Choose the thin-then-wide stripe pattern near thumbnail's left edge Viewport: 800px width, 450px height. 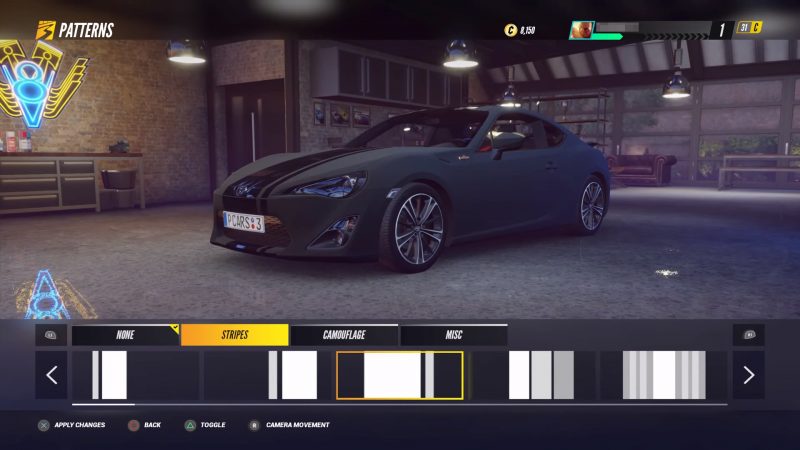tap(134, 375)
